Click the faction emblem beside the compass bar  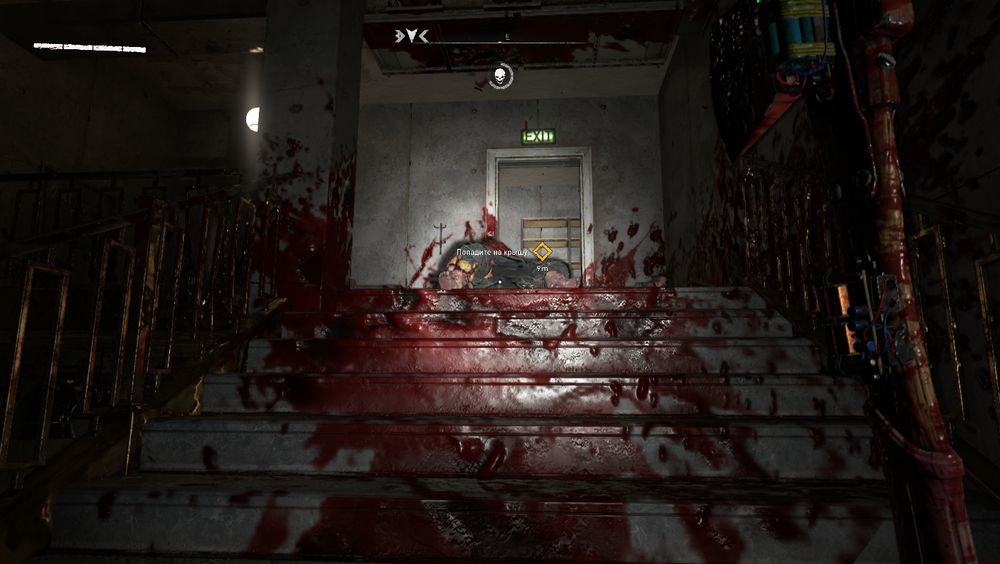(x=412, y=36)
